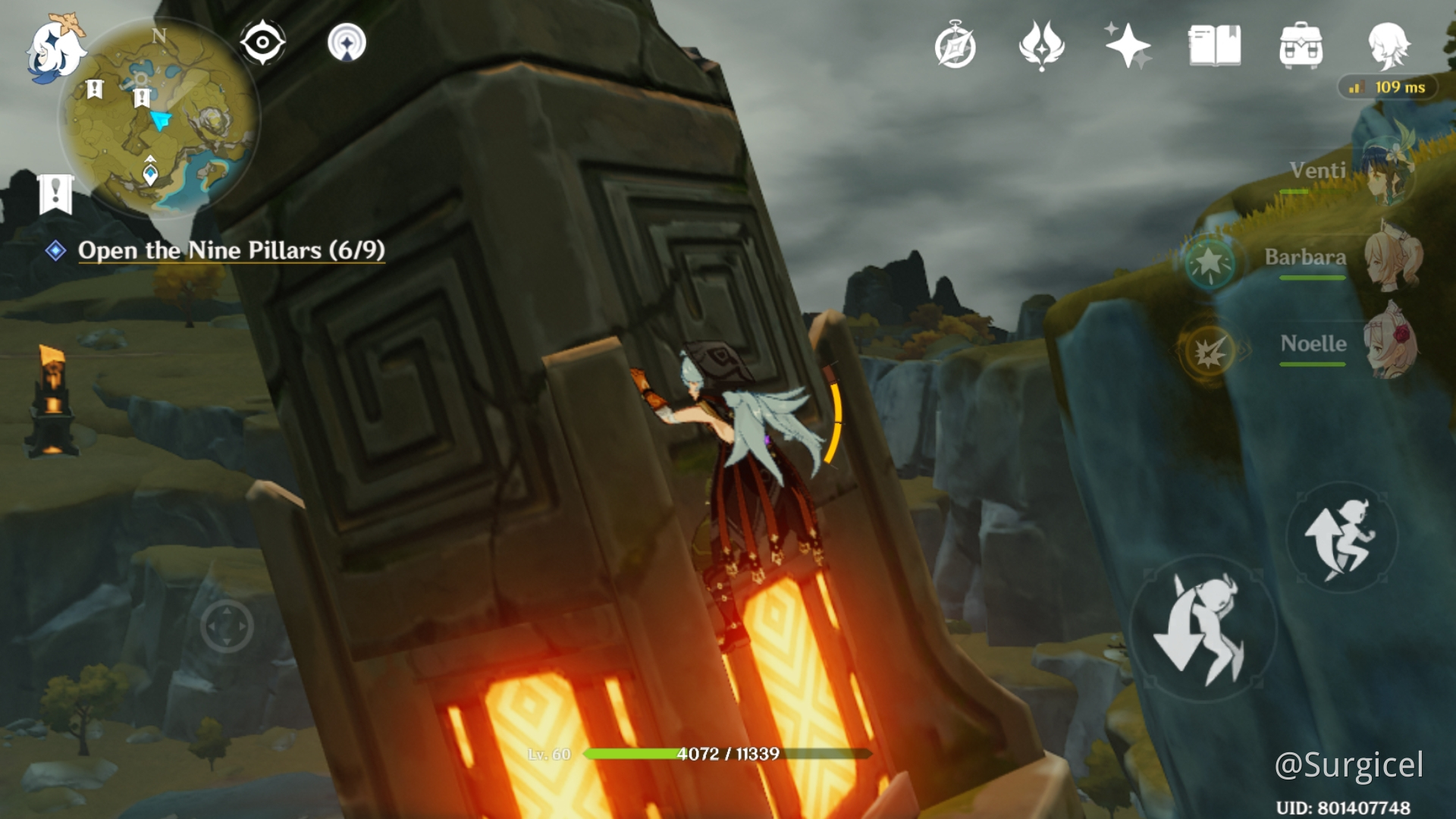Track the Open the Nine Pillars quest
This screenshot has height=819, width=1456.
233,251
